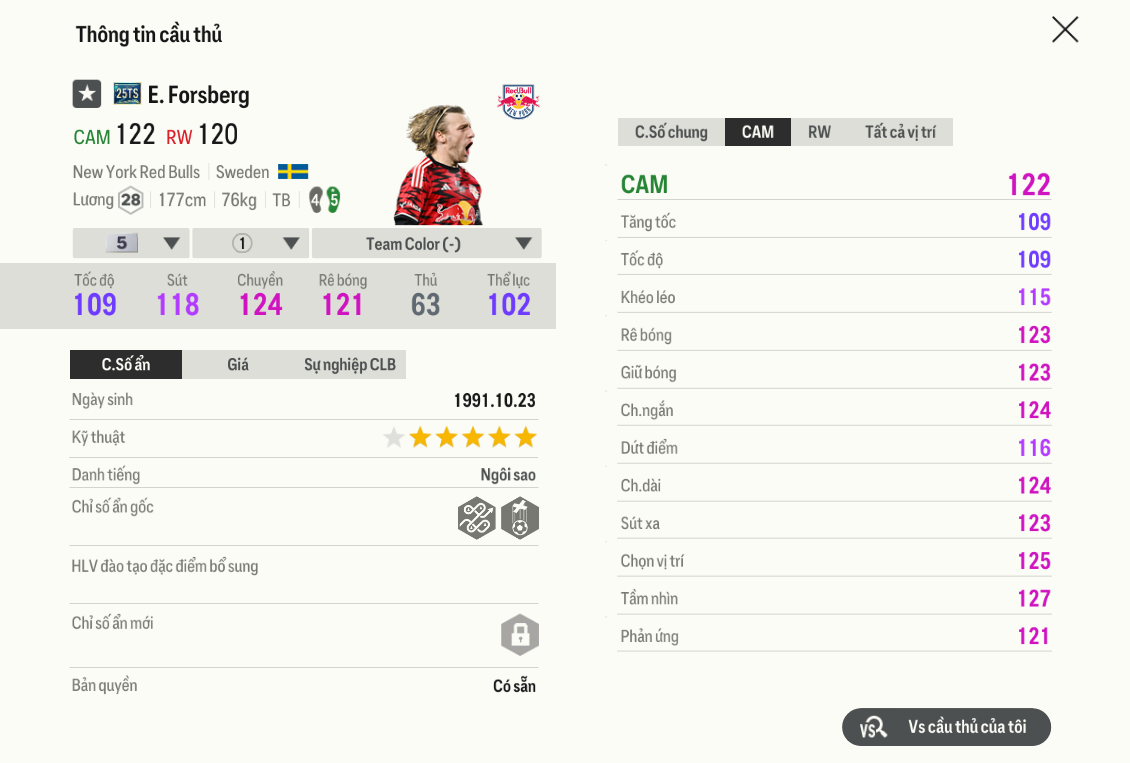
Task: Close the player info window
Action: click(x=1065, y=30)
